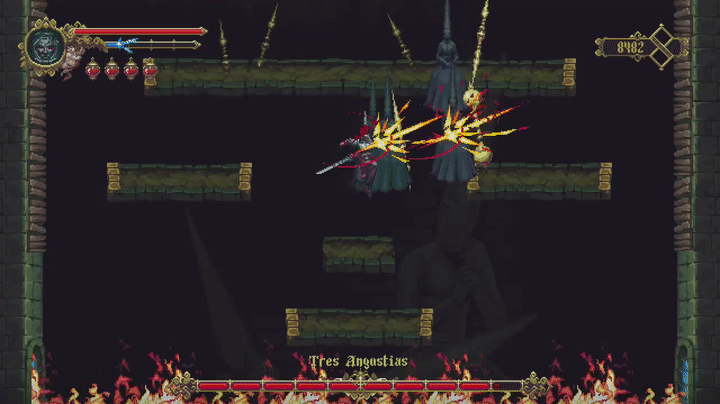
Task: Click the Penitent One portrait emblem
Action: tap(46, 46)
